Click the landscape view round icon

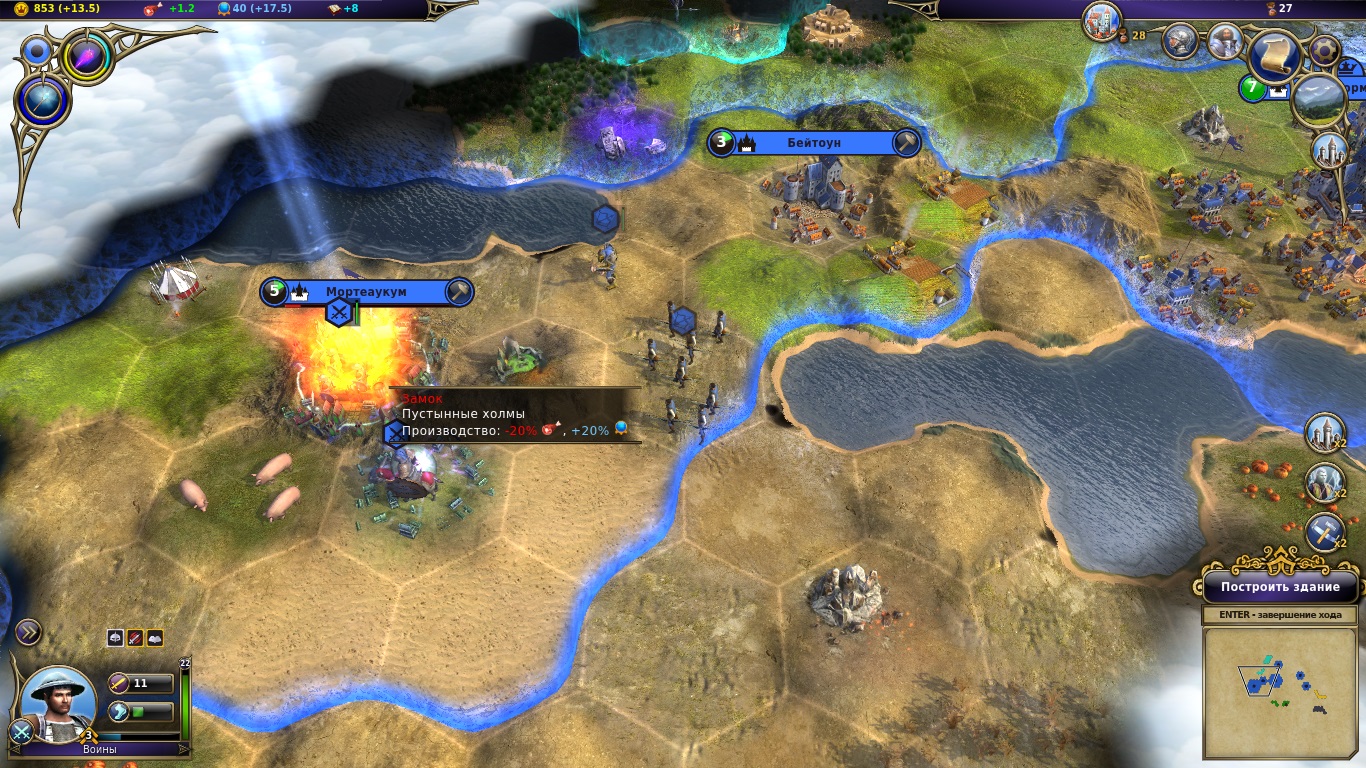[x=1318, y=102]
